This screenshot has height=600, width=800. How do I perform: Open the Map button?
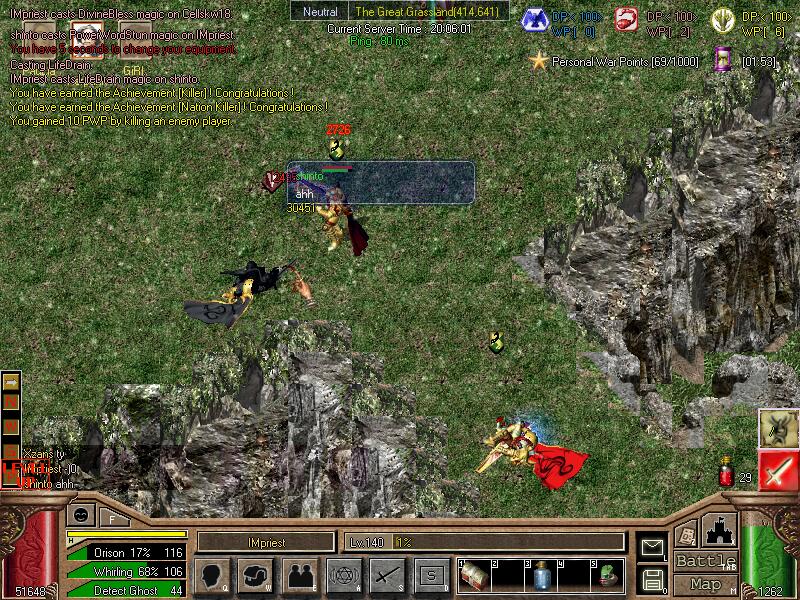pyautogui.click(x=705, y=584)
